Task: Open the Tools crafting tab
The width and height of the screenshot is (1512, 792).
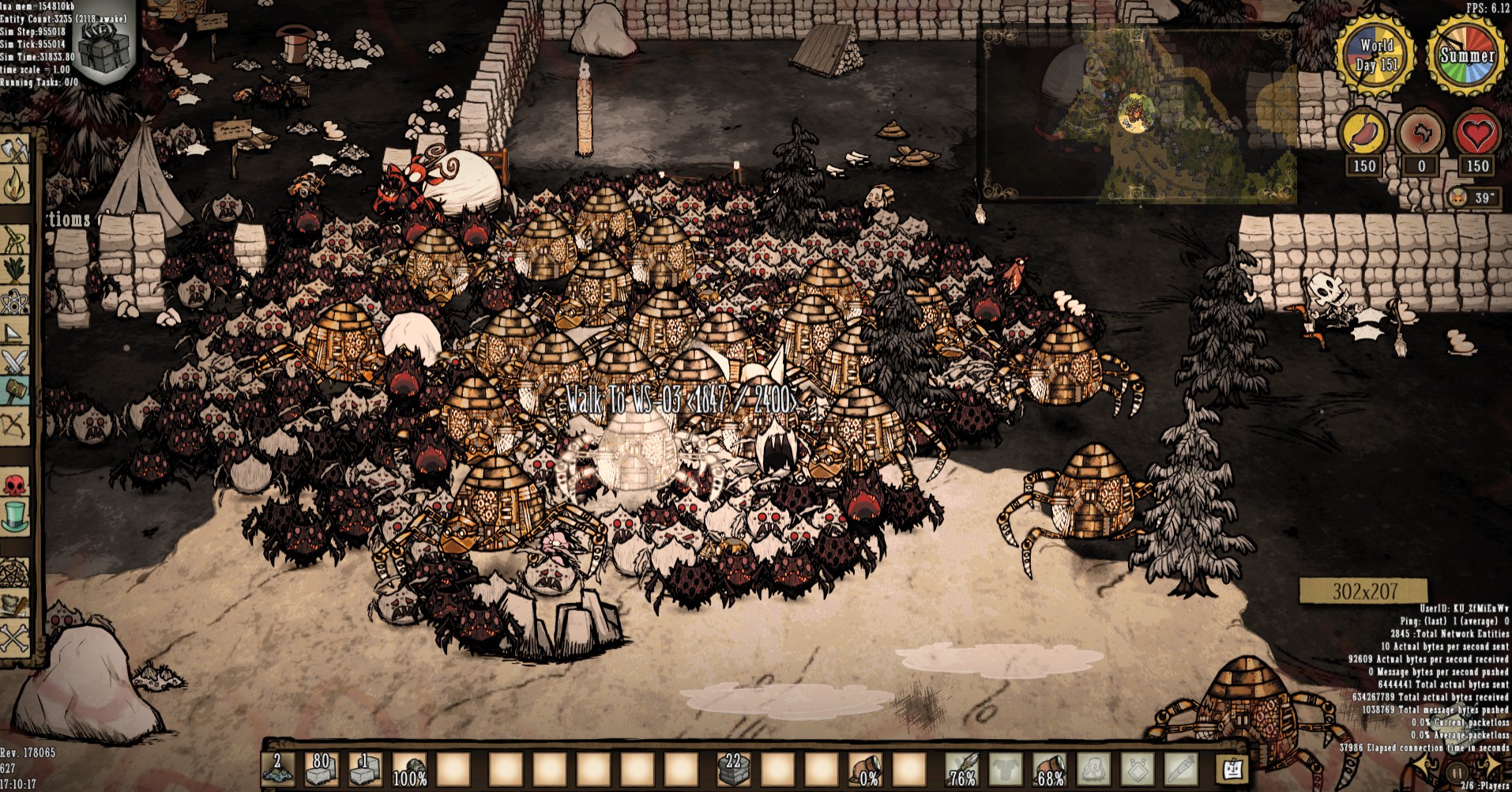Action: coord(16,150)
